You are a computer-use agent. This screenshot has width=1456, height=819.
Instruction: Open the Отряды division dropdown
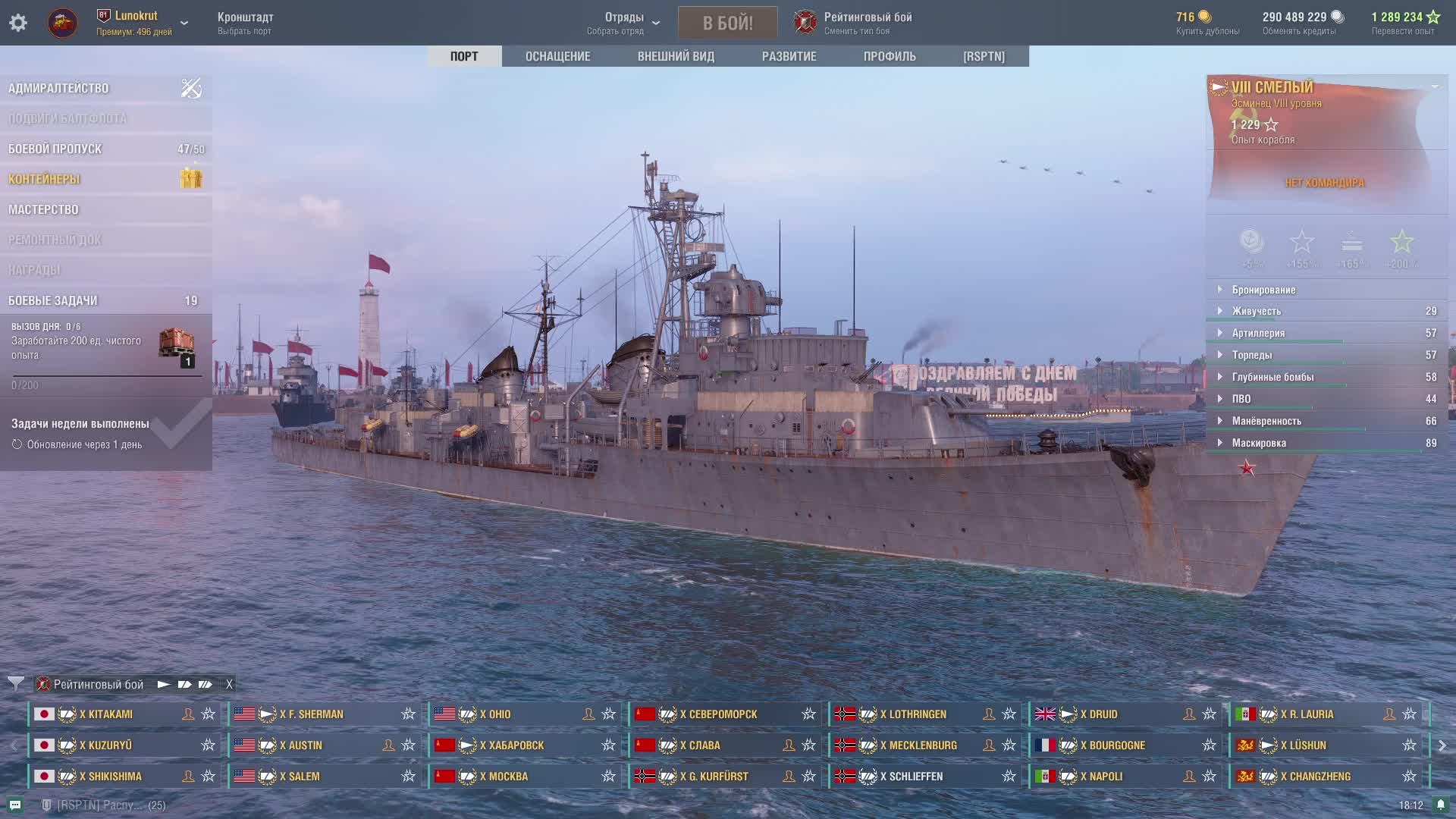pyautogui.click(x=624, y=23)
